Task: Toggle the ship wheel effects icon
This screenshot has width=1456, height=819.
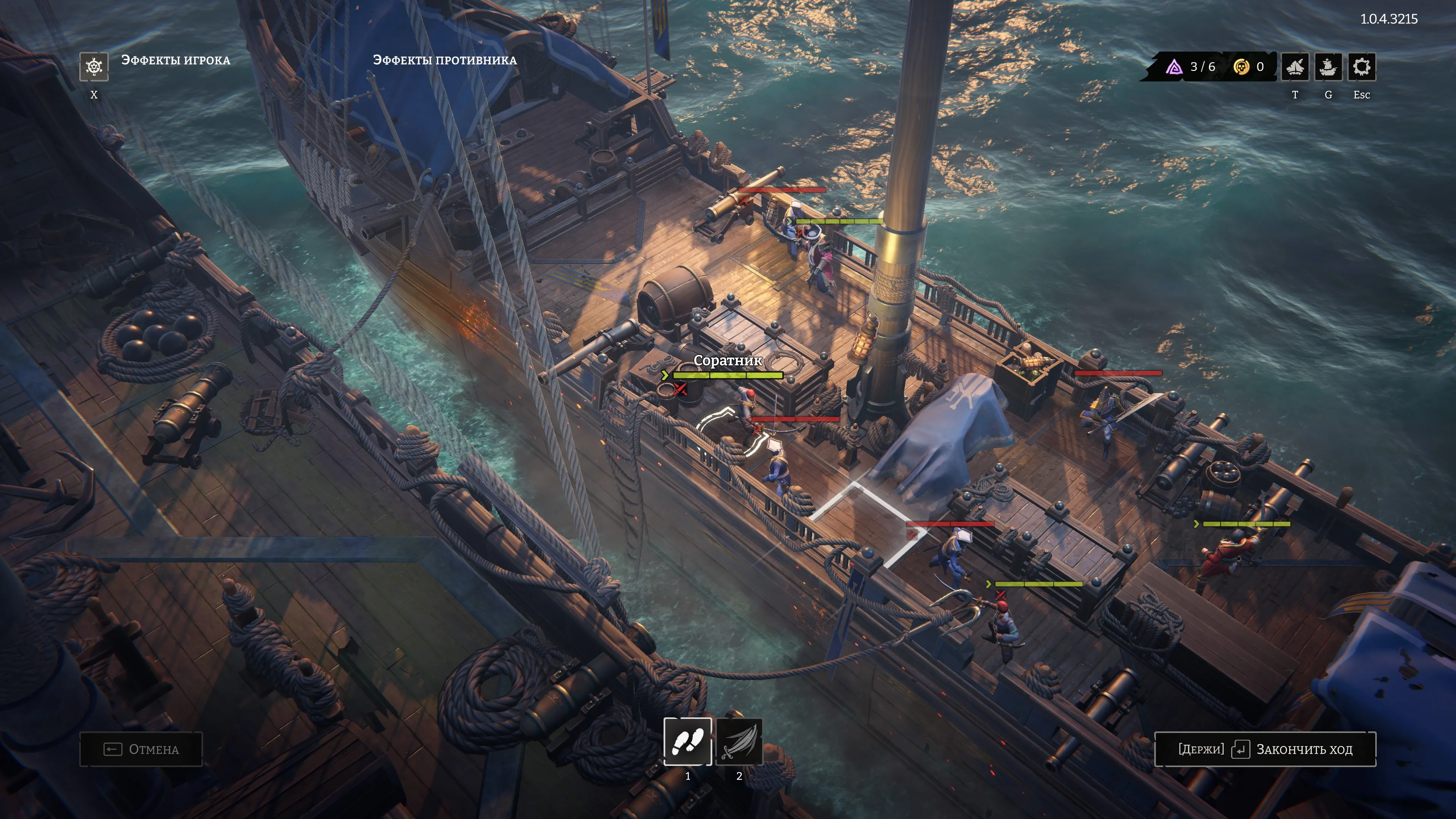Action: pos(94,67)
